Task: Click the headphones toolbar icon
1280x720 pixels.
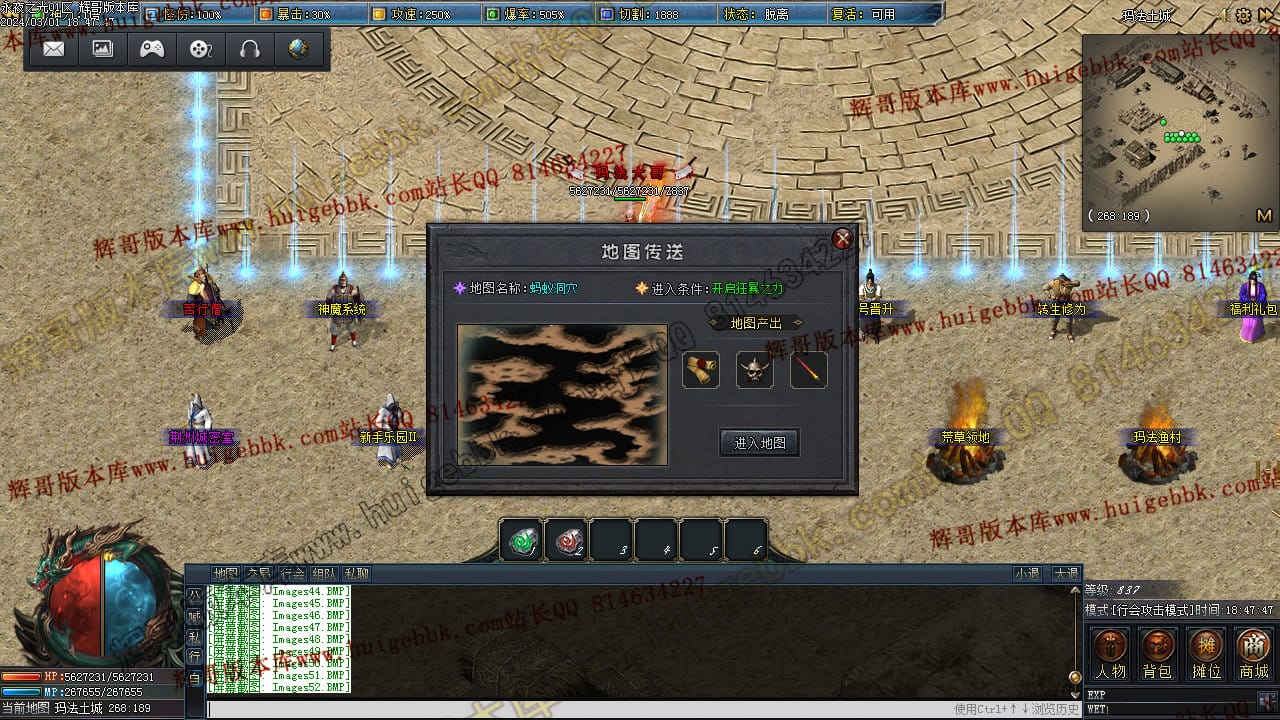Action: pos(250,49)
